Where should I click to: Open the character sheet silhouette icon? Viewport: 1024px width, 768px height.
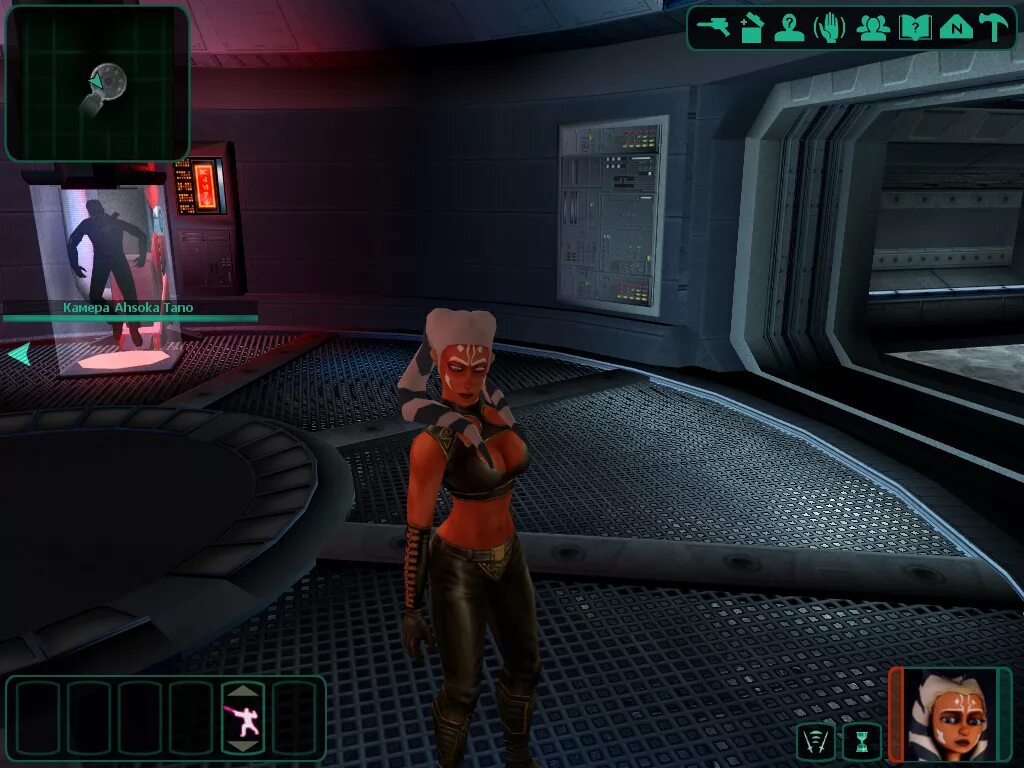point(790,28)
